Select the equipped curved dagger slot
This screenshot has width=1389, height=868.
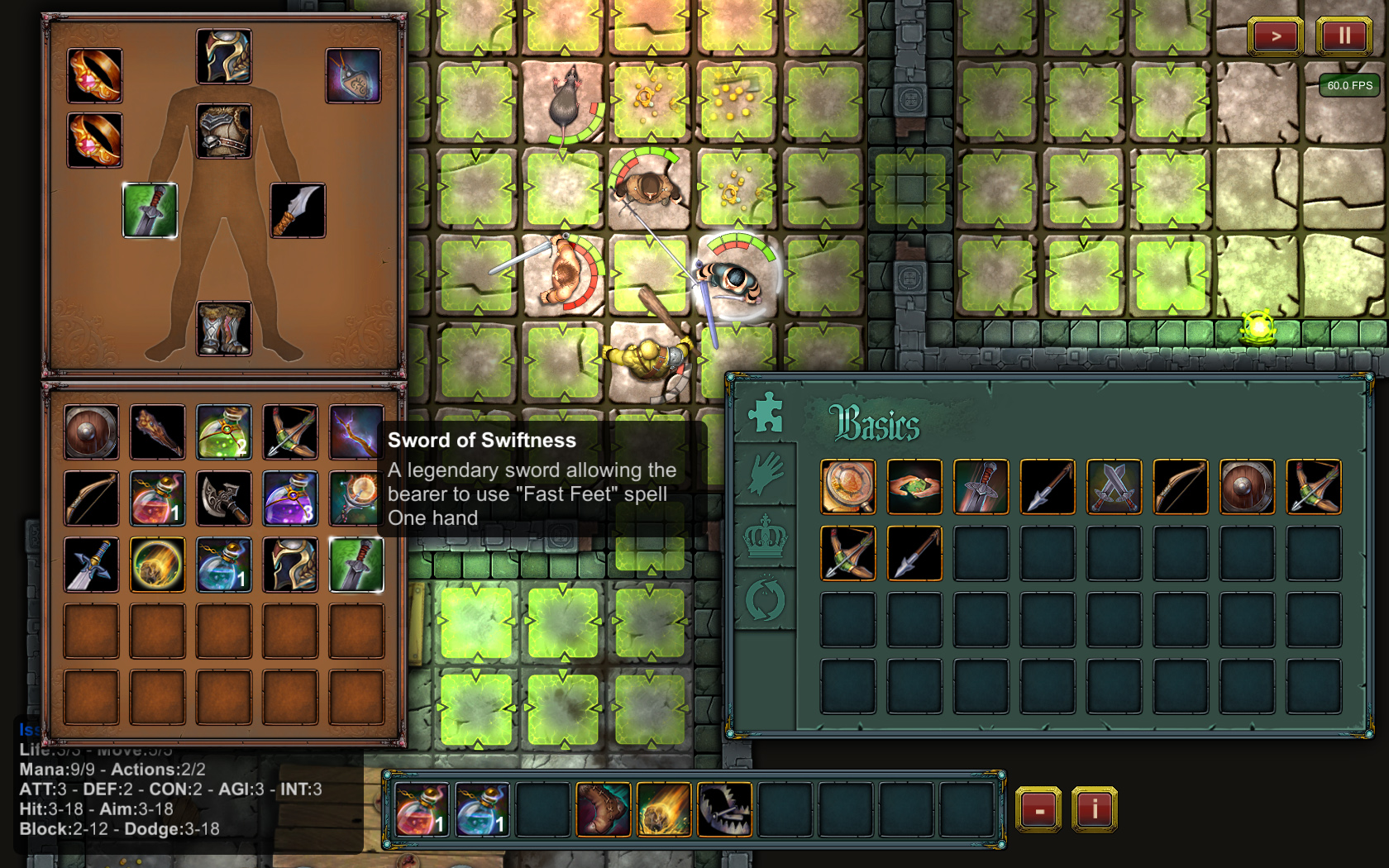[298, 211]
